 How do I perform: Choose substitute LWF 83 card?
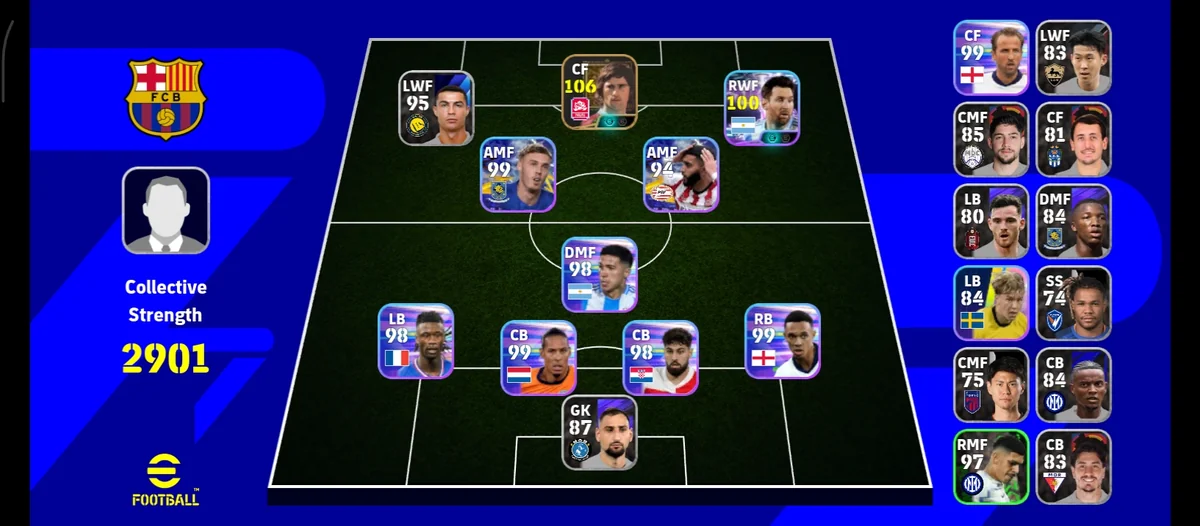(1073, 58)
